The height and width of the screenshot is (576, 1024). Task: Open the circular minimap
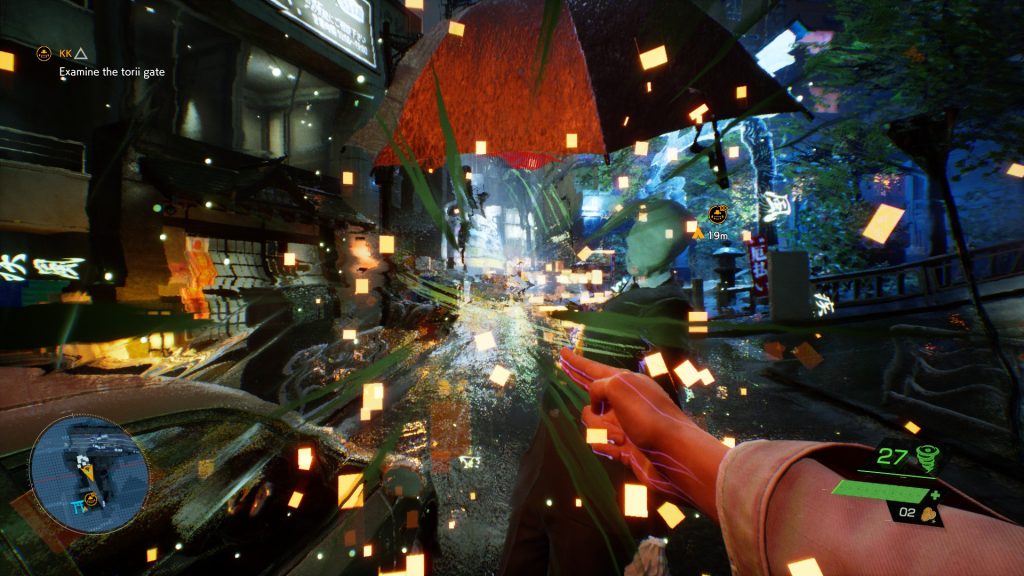88,474
